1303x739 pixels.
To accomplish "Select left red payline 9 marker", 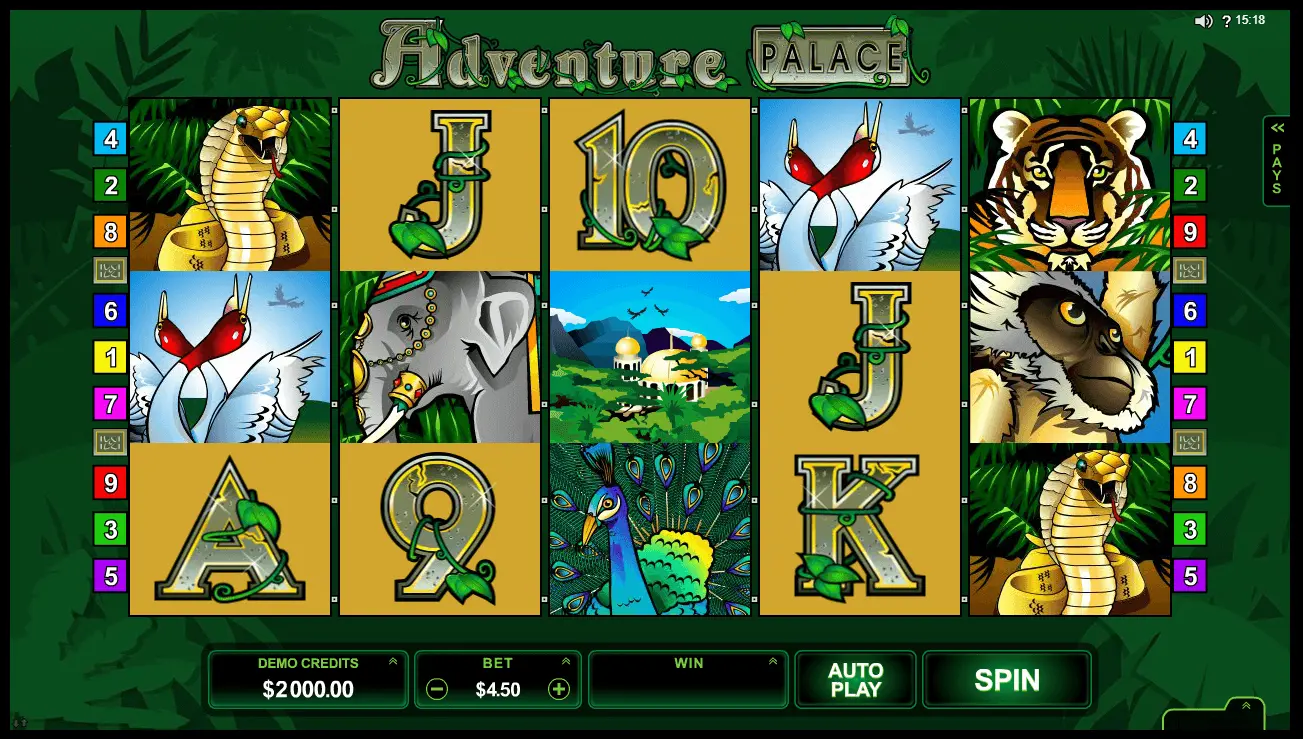I will [110, 483].
